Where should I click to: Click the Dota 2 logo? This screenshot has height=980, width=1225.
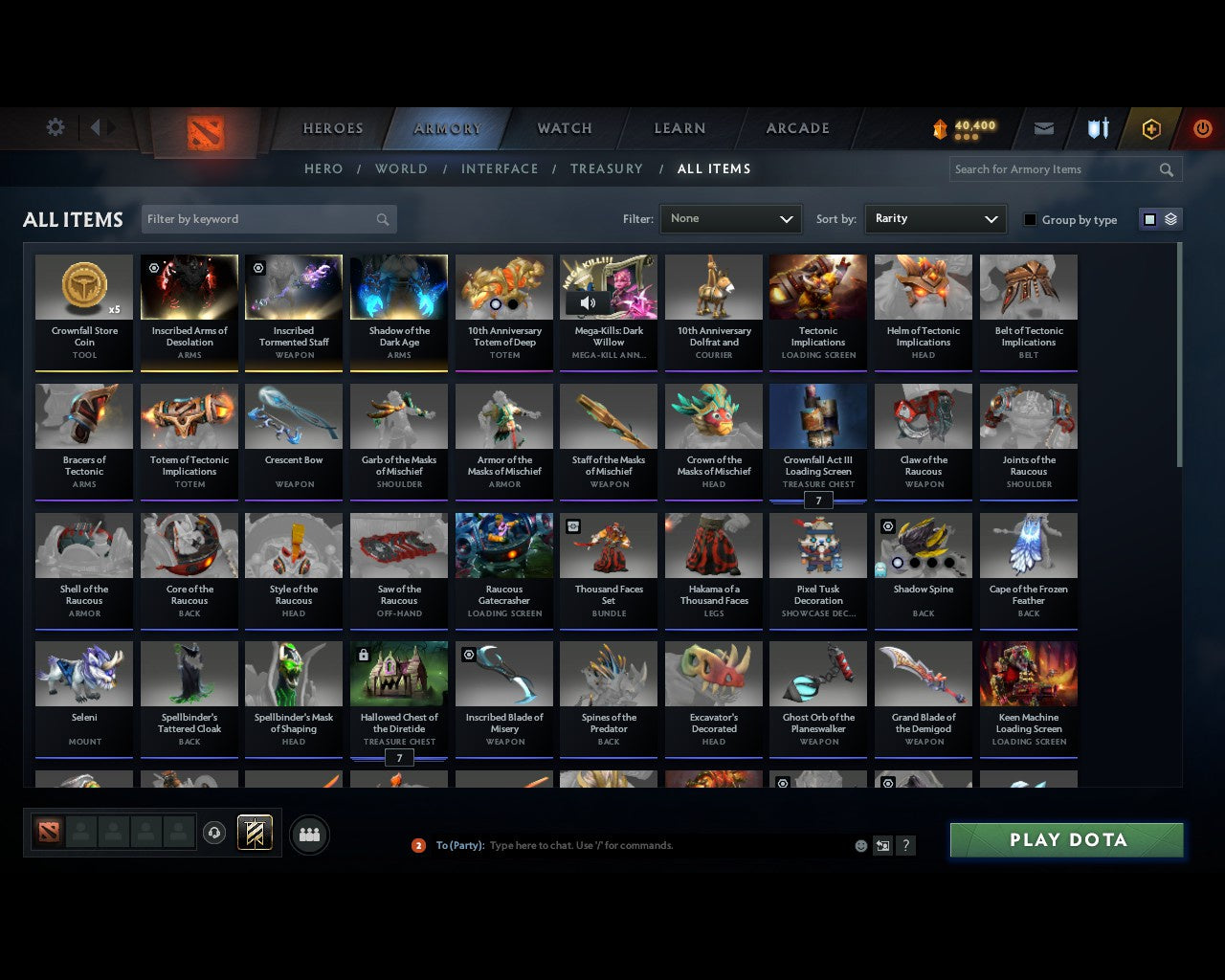203,134
